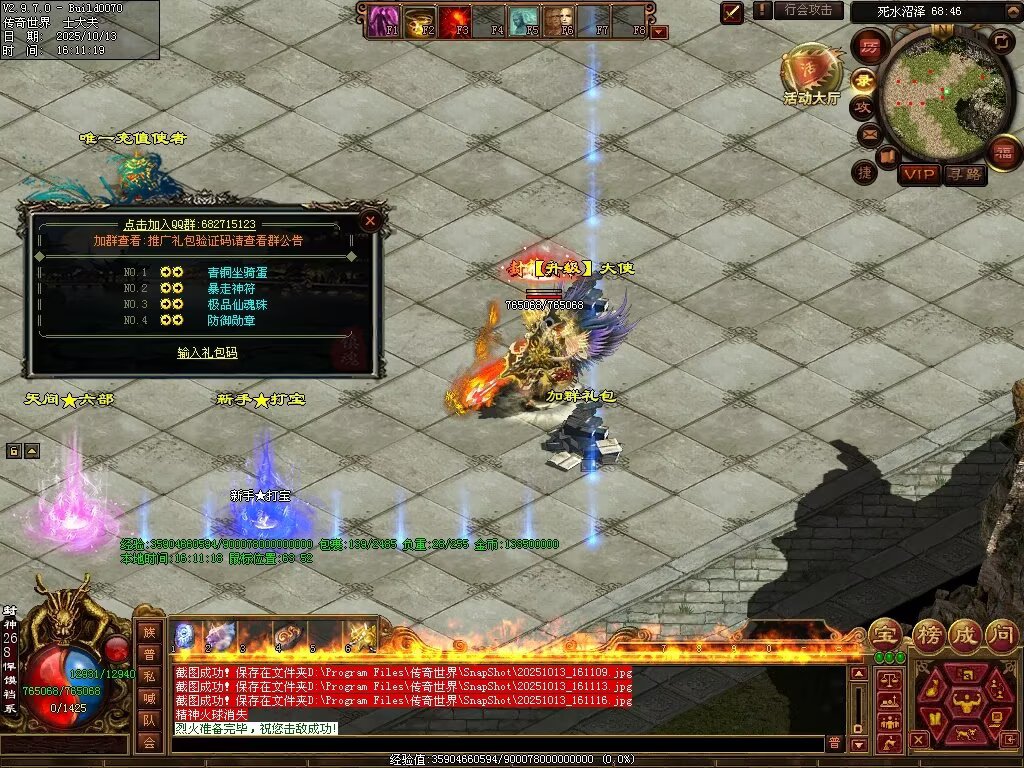
Task: Click the 行会攻击 guild attack button
Action: (x=808, y=10)
